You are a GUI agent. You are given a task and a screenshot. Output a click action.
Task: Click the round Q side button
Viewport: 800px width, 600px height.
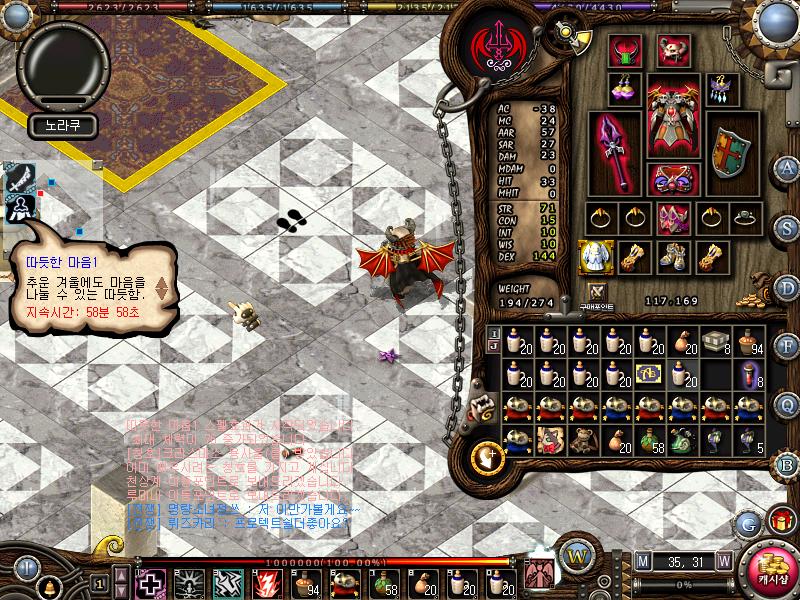(787, 405)
